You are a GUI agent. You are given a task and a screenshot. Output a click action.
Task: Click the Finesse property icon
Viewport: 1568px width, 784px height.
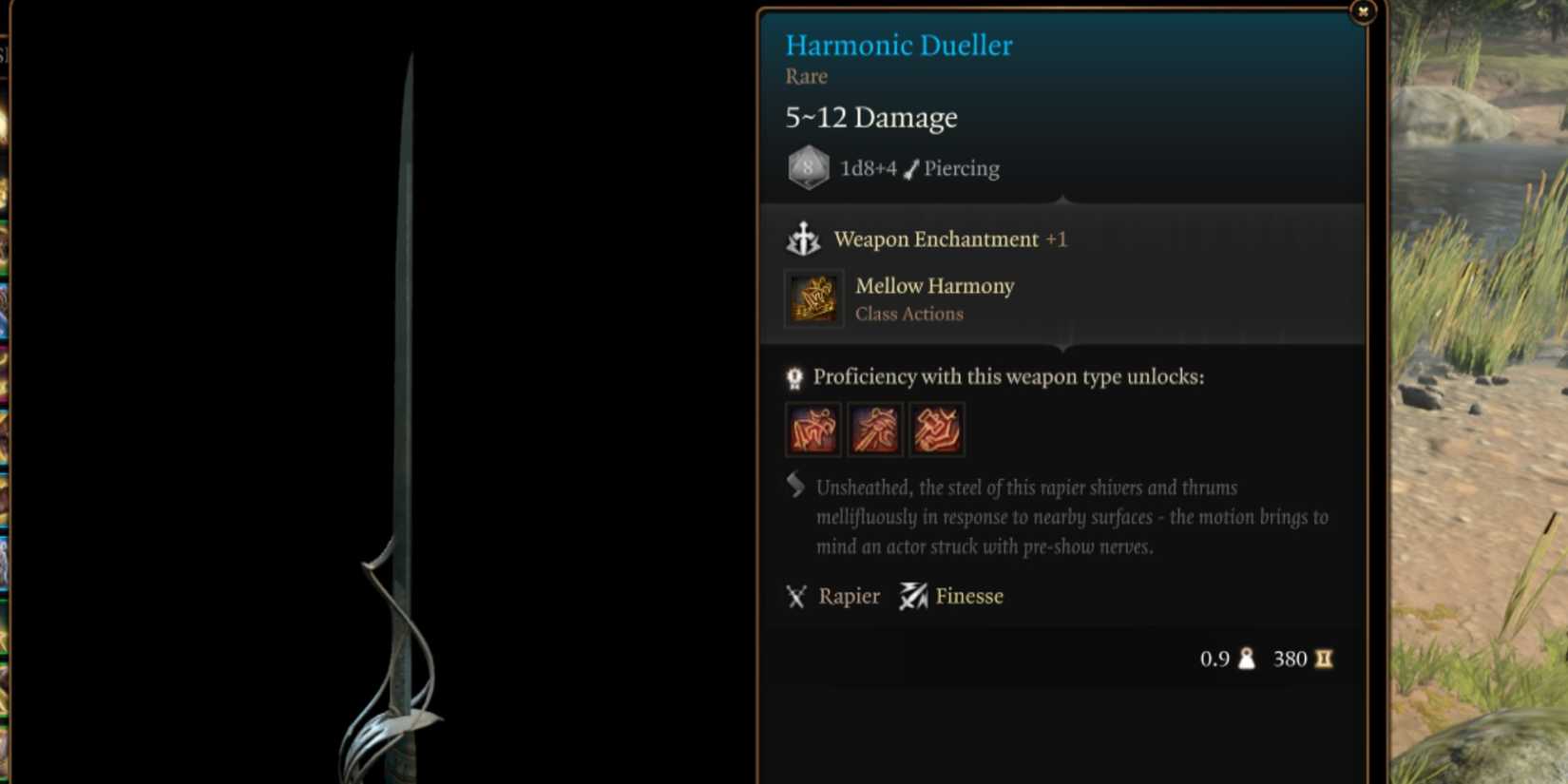click(x=913, y=596)
